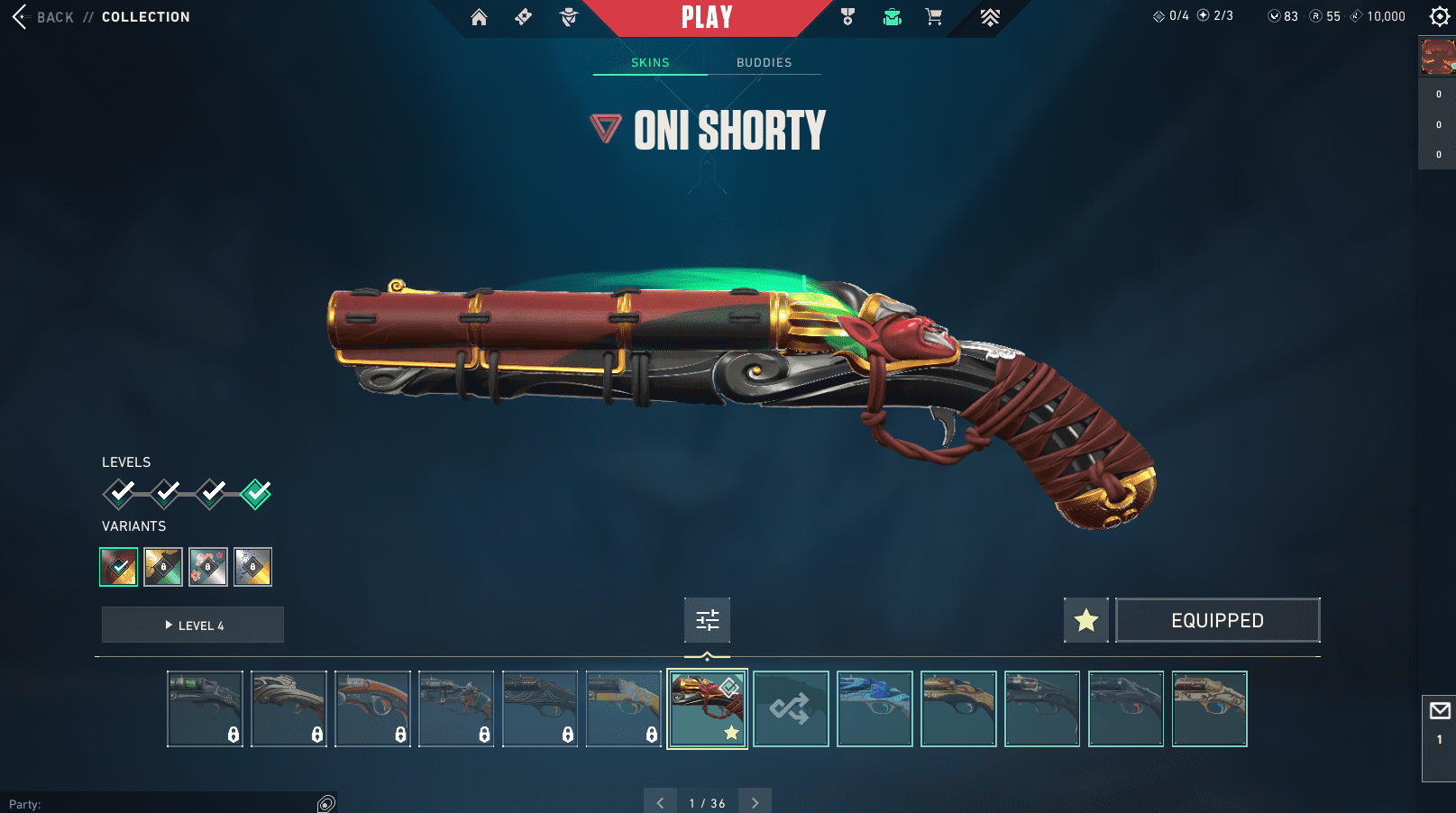
Task: Click the red PLAY tab
Action: pyautogui.click(x=707, y=17)
